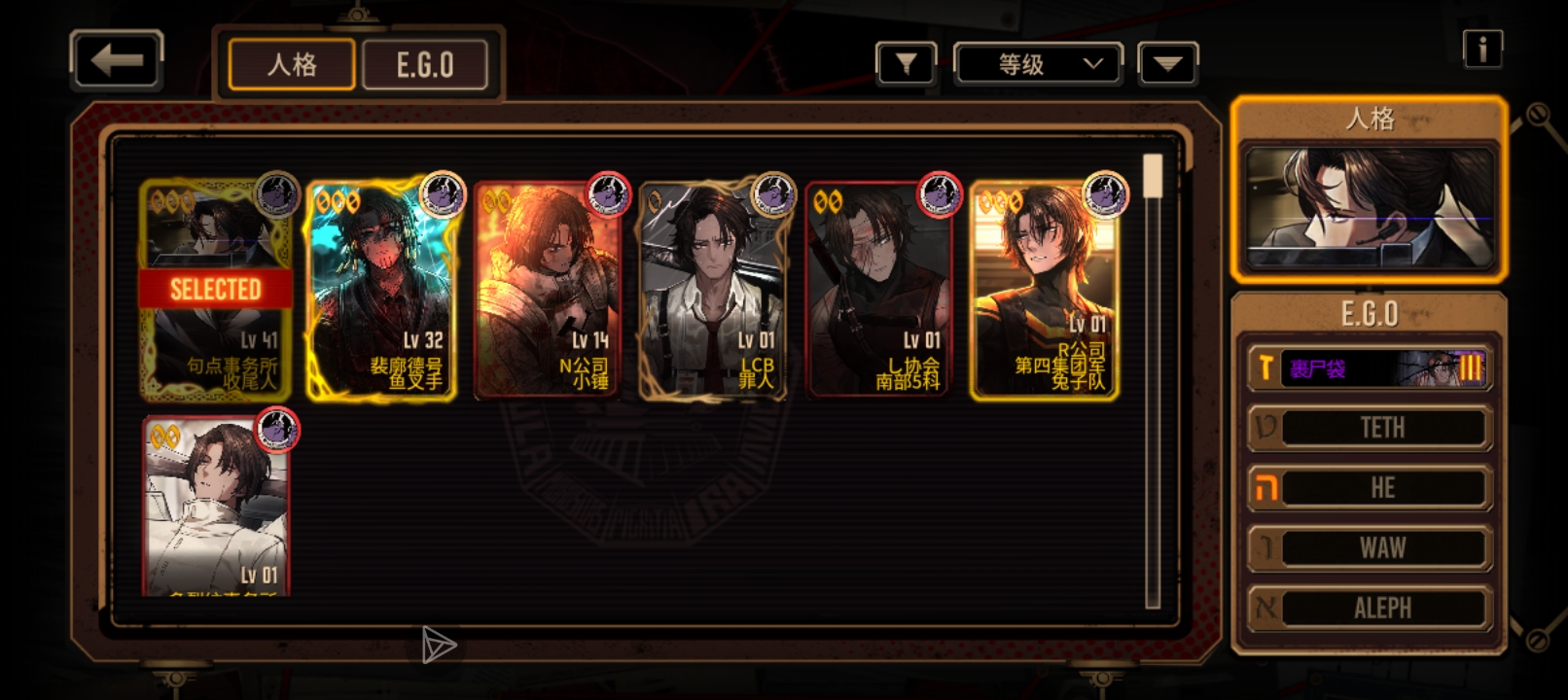Viewport: 1568px width, 700px height.
Task: Select the 裹尸袋 ZAYIN E.G.O slot
Action: (x=1370, y=368)
